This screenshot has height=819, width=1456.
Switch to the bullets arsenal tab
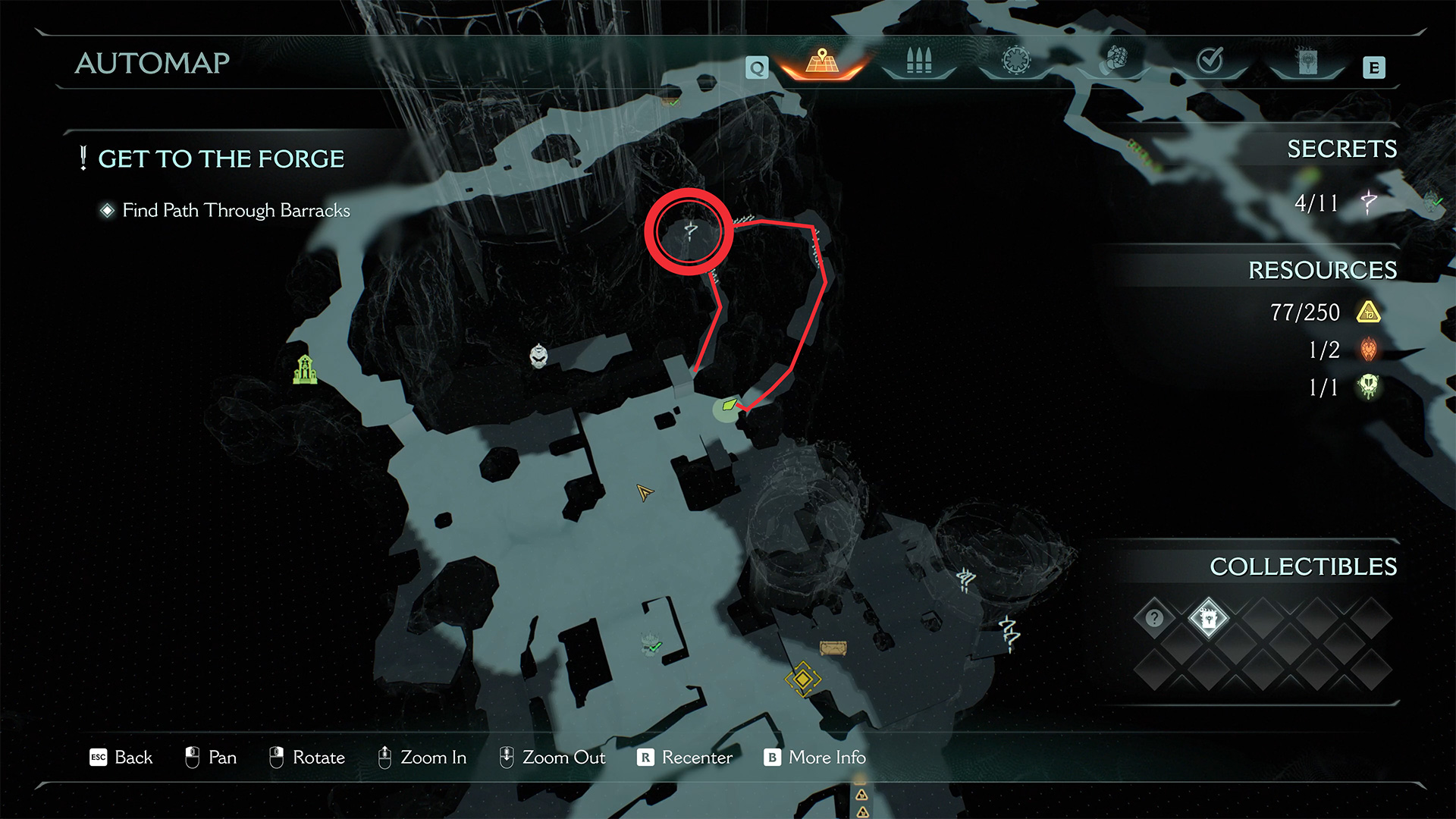pyautogui.click(x=918, y=61)
